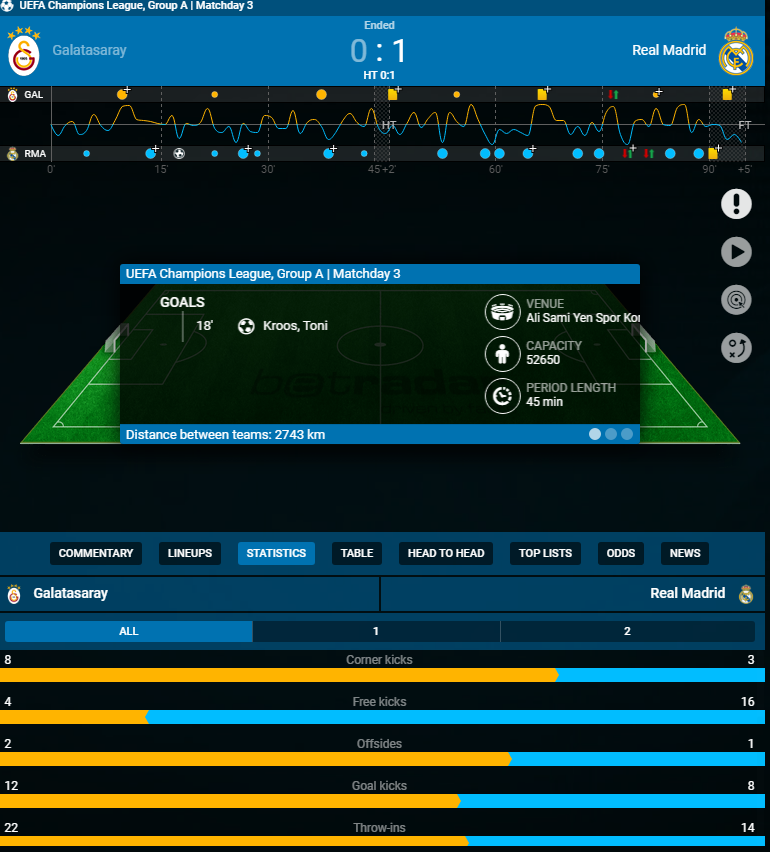
Task: Select the soccer ball goal marker on timeline
Action: click(179, 154)
